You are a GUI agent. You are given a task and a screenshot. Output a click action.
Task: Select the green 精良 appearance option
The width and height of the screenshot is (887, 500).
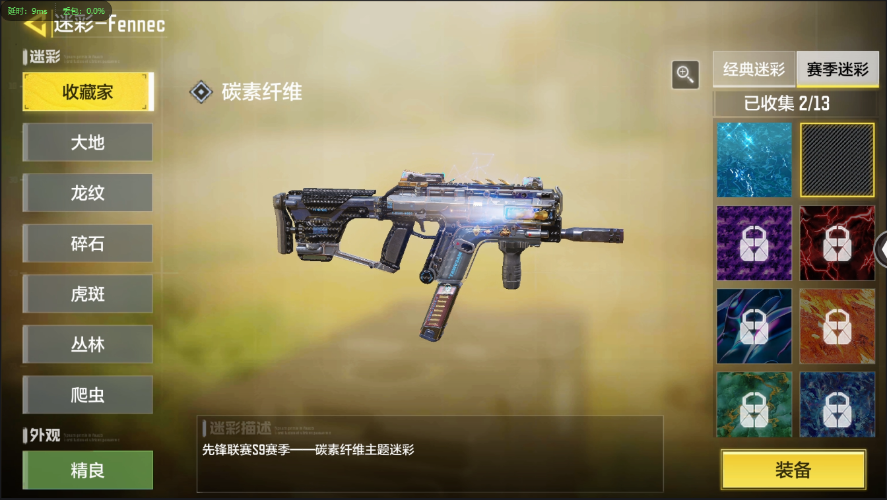[x=88, y=470]
